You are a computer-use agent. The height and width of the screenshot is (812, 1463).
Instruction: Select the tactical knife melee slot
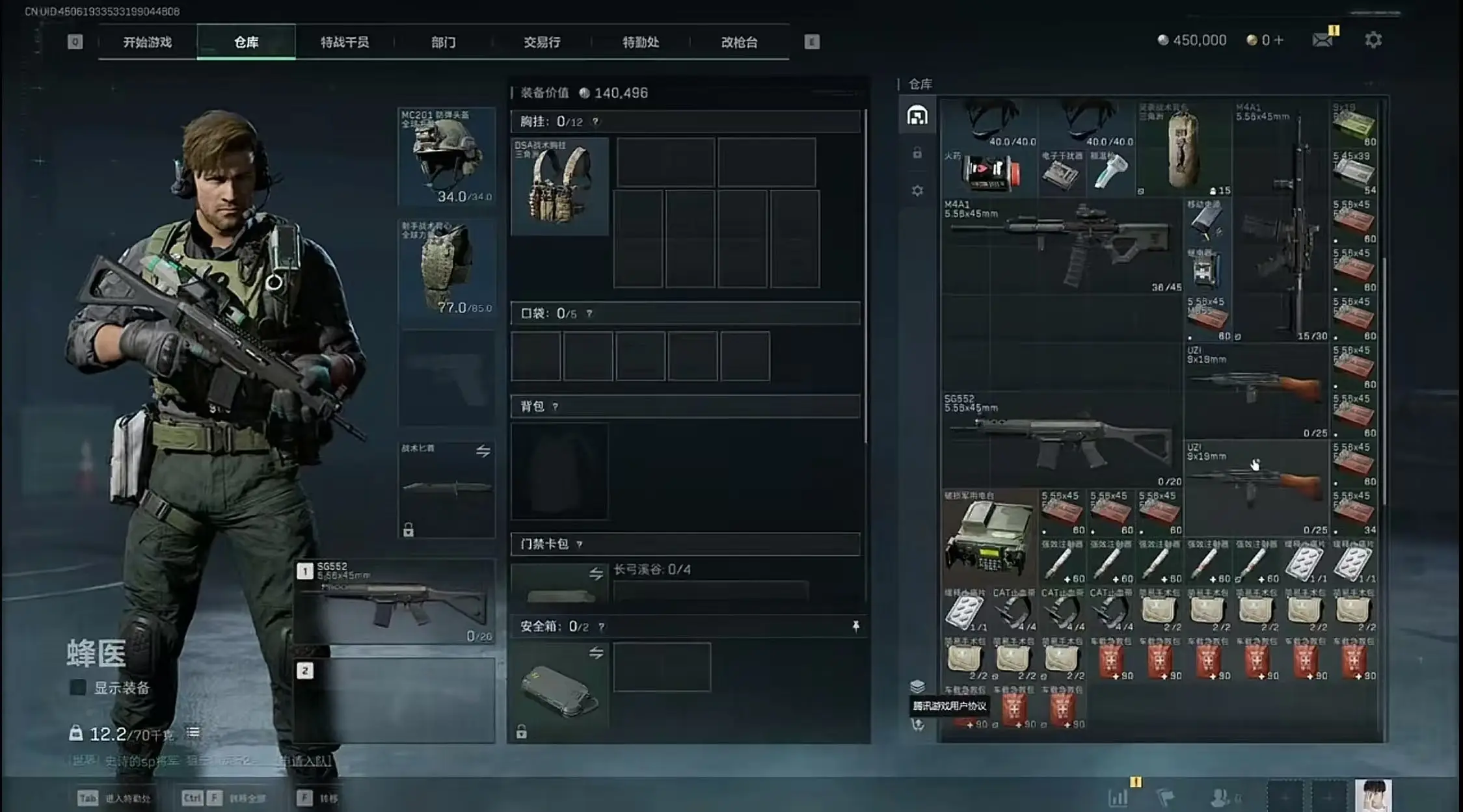pyautogui.click(x=447, y=489)
